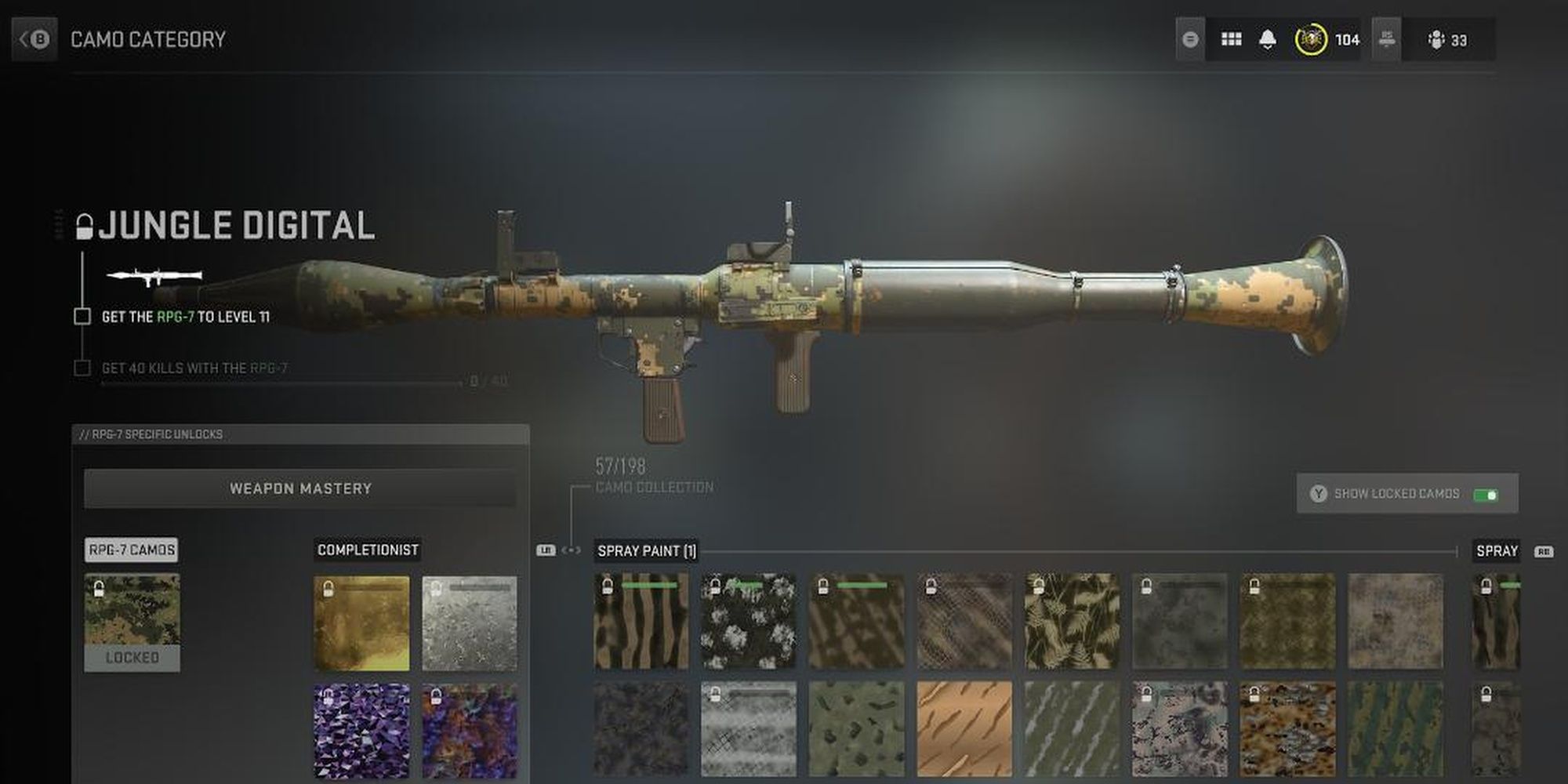Select the back navigation B button icon
1568x784 pixels.
(34, 37)
